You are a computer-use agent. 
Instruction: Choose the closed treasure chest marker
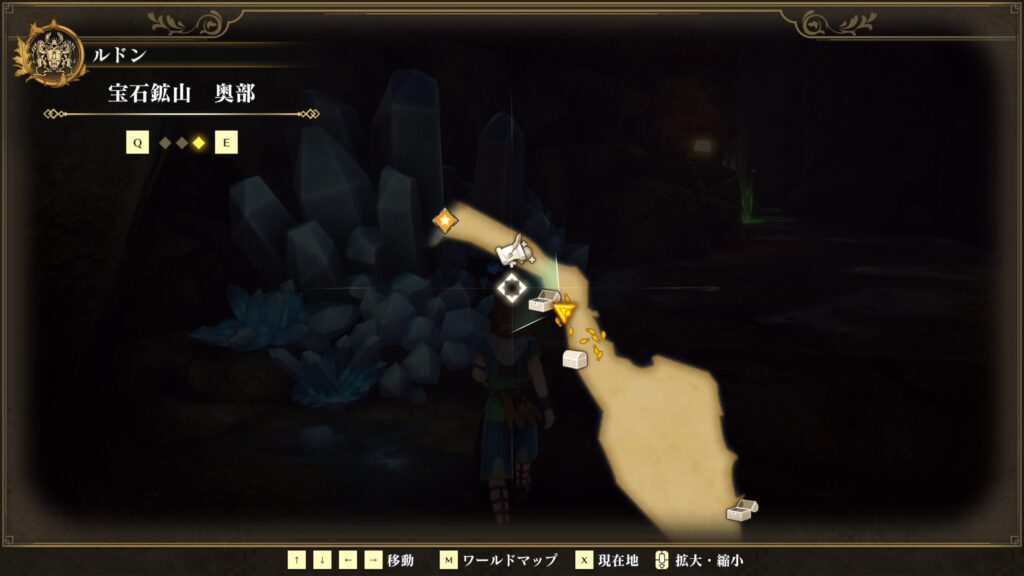pyautogui.click(x=574, y=359)
